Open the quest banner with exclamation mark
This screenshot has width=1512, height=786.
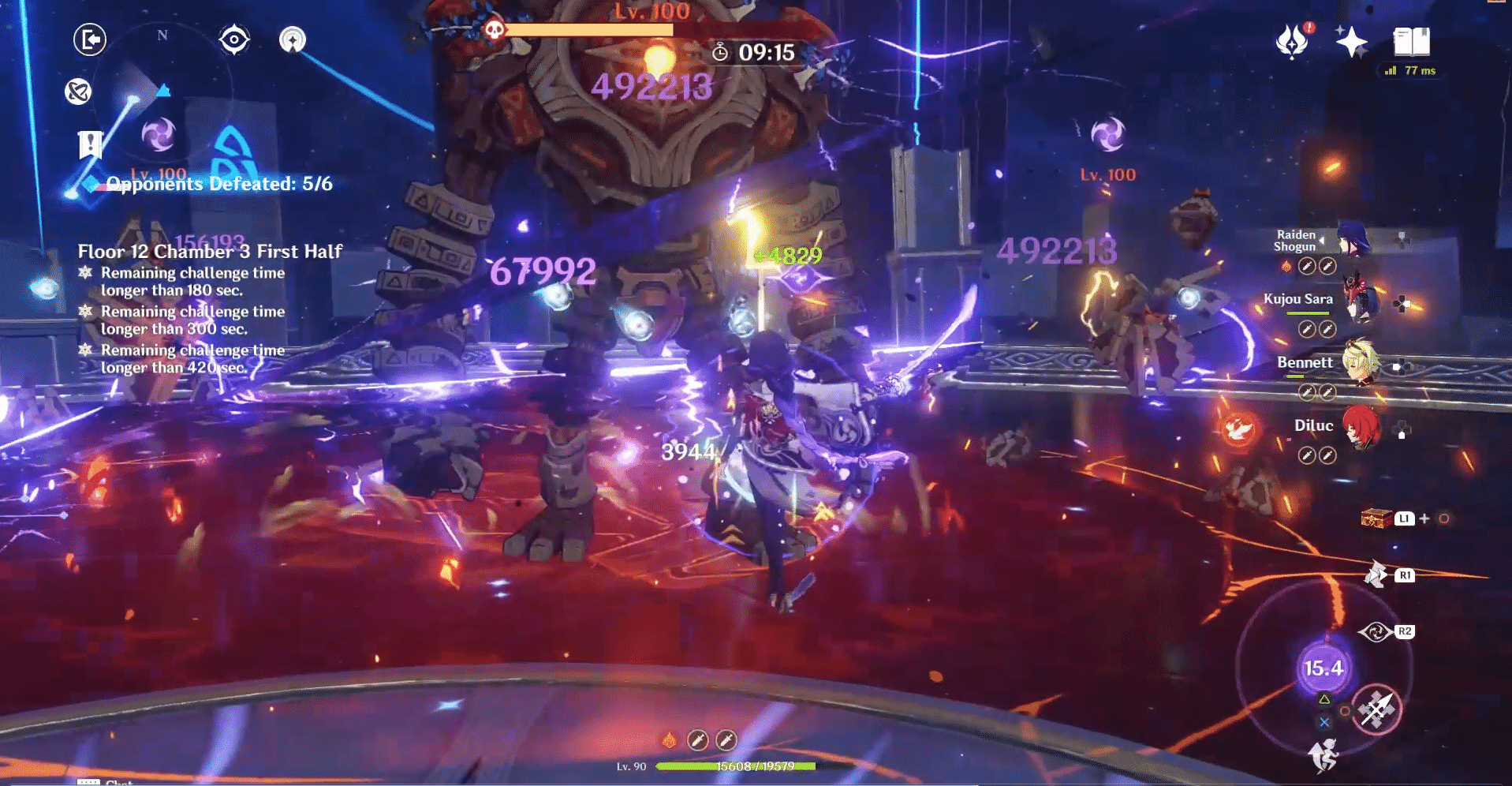[x=91, y=144]
